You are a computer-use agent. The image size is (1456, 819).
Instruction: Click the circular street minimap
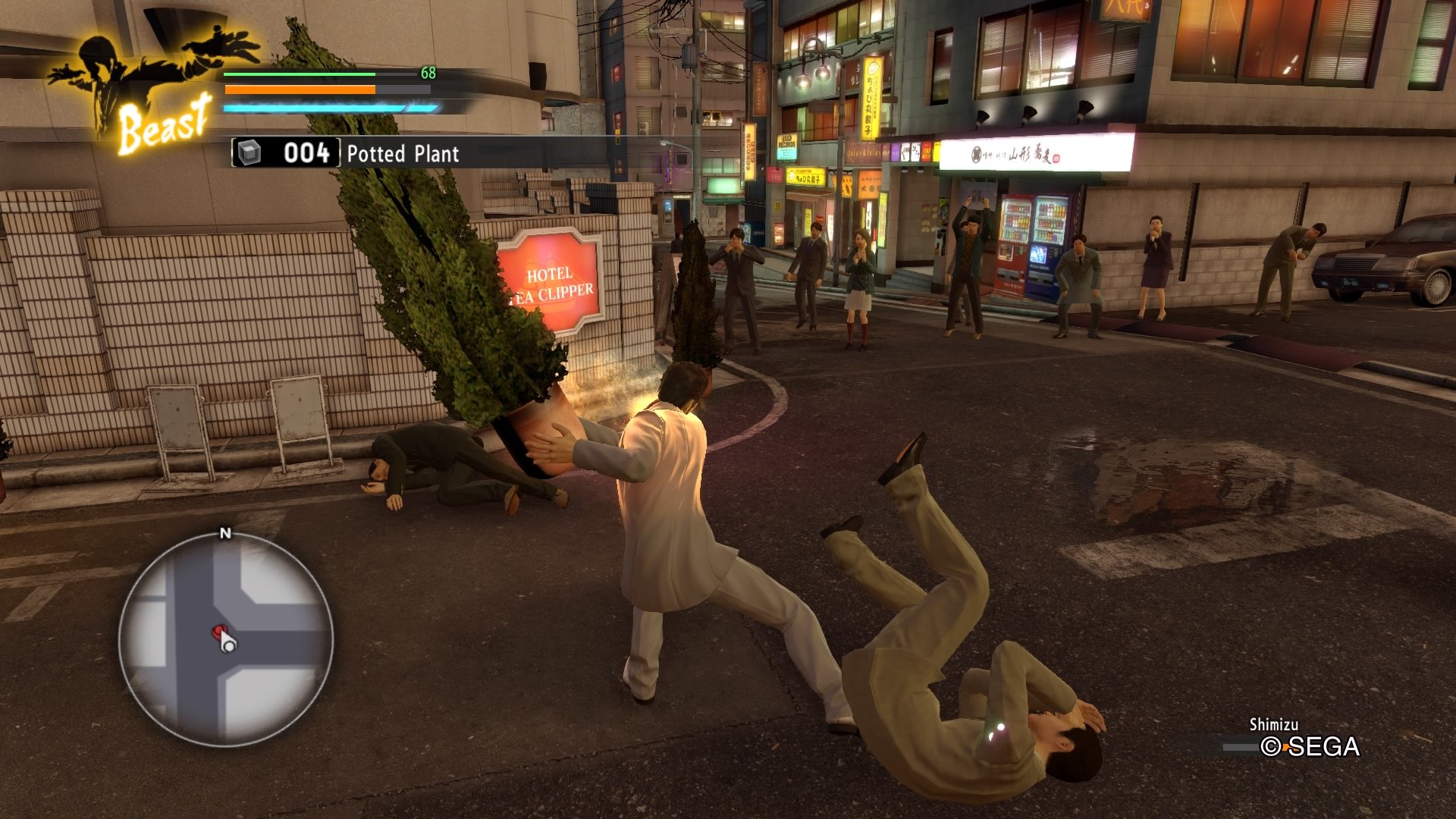click(x=225, y=639)
